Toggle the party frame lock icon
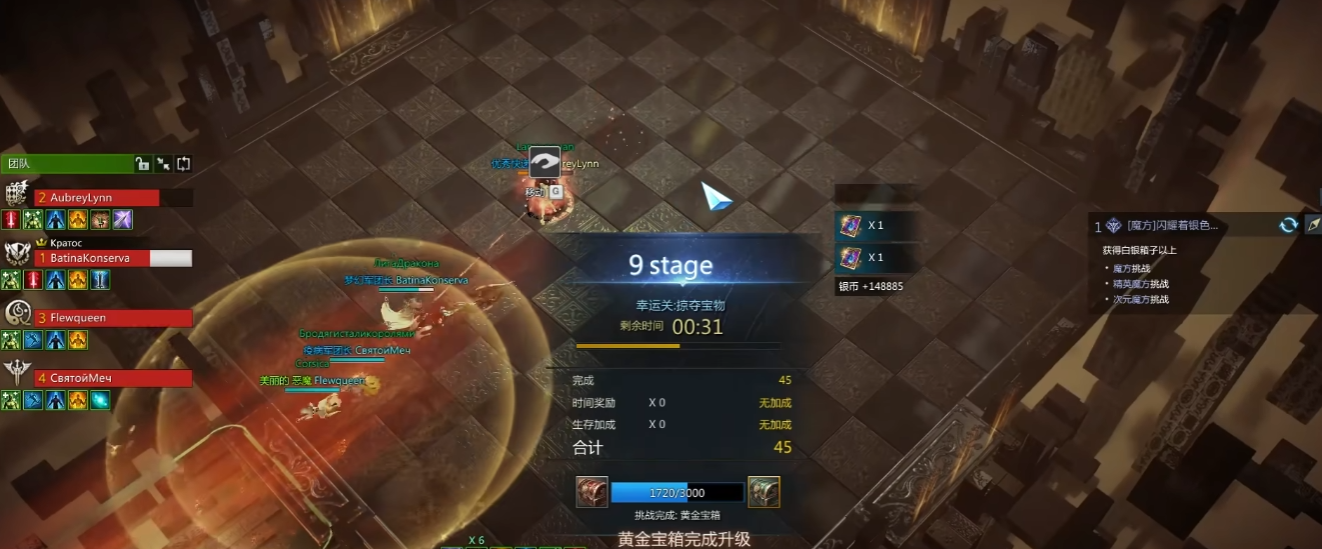1322x549 pixels. pos(142,164)
